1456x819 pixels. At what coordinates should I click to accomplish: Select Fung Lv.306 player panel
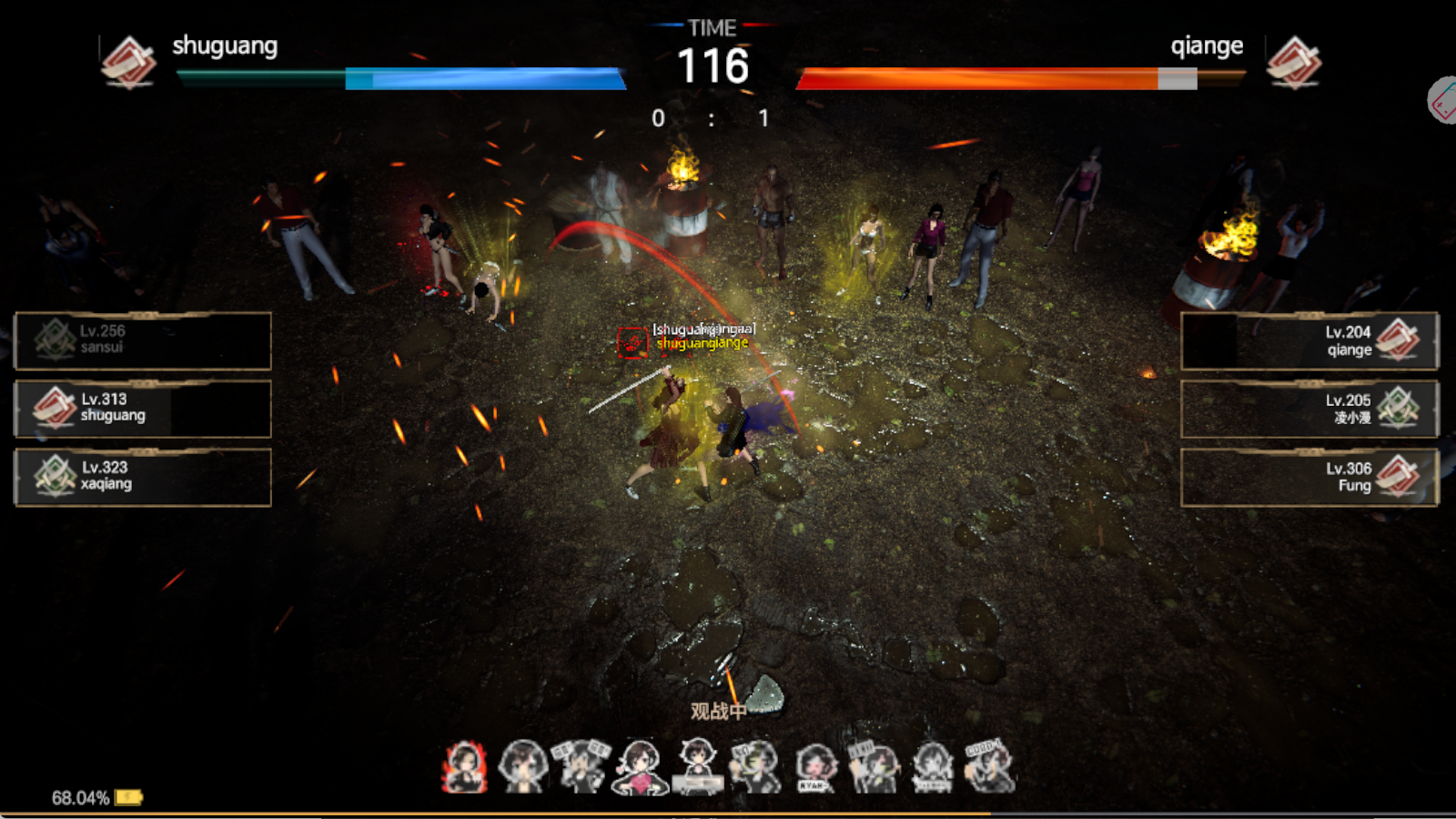click(1309, 477)
